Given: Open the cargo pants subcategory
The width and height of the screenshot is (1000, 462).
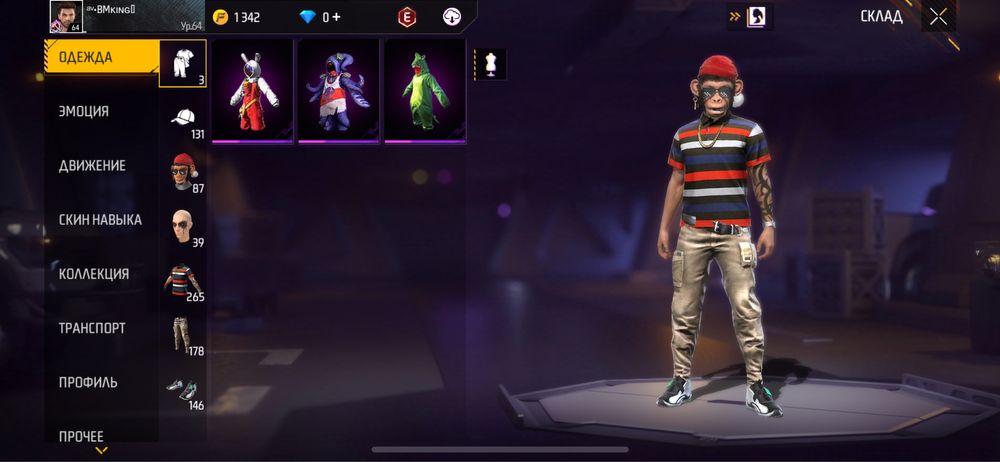Looking at the screenshot, I should click(x=183, y=335).
